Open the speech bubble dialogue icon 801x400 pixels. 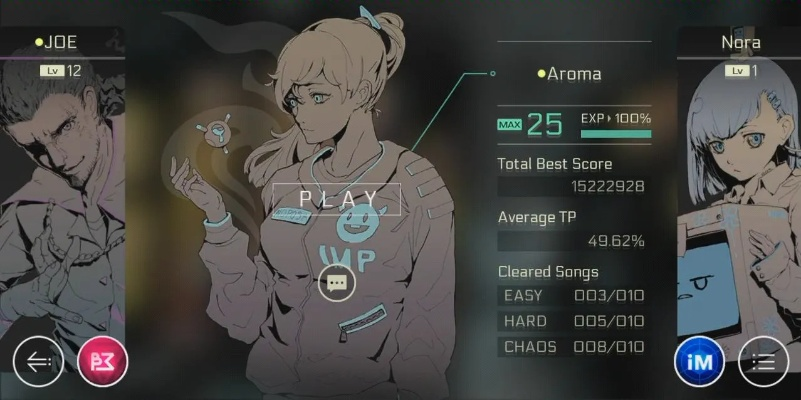pos(337,283)
